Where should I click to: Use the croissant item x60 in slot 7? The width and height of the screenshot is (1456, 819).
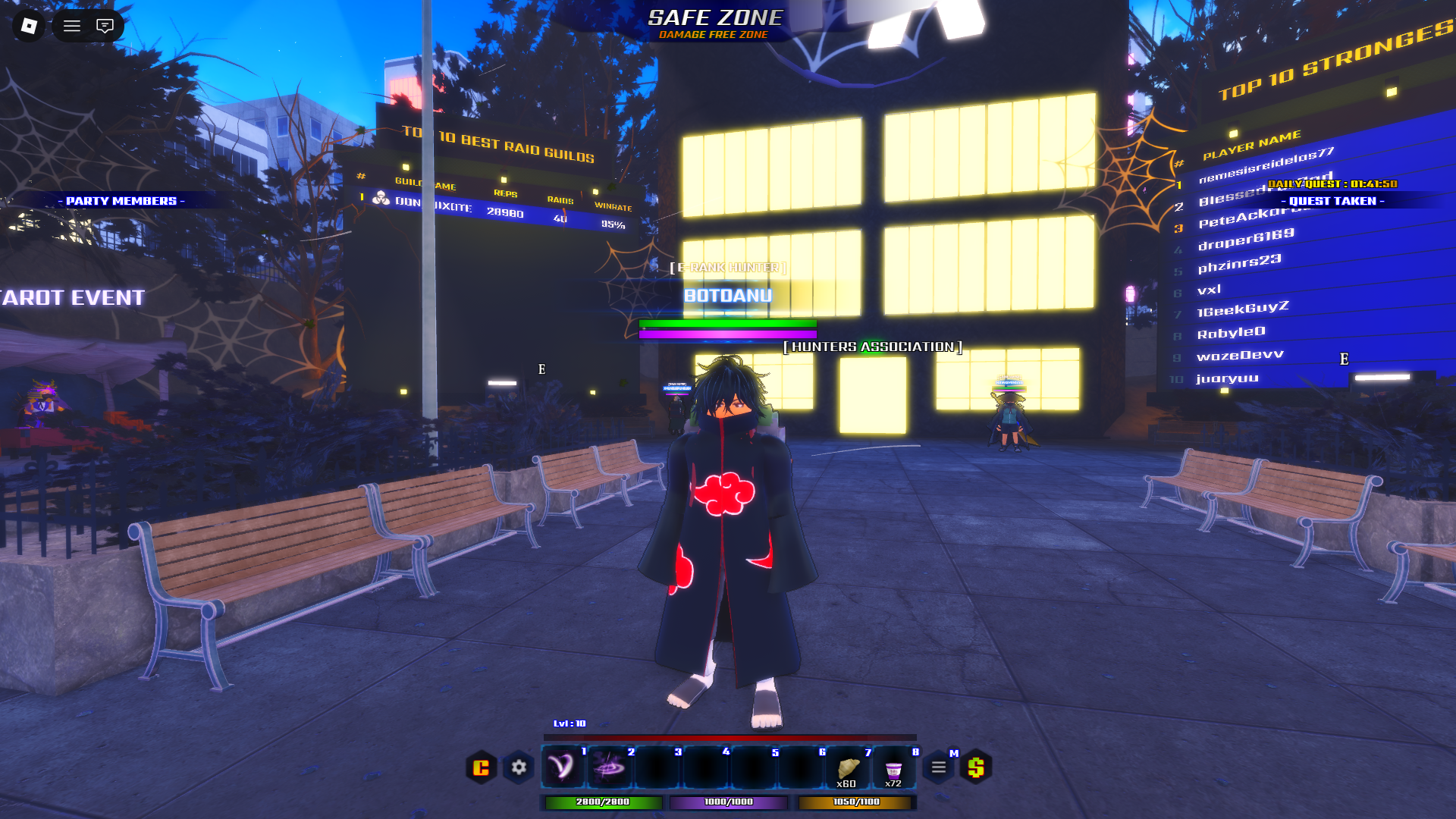(x=847, y=767)
